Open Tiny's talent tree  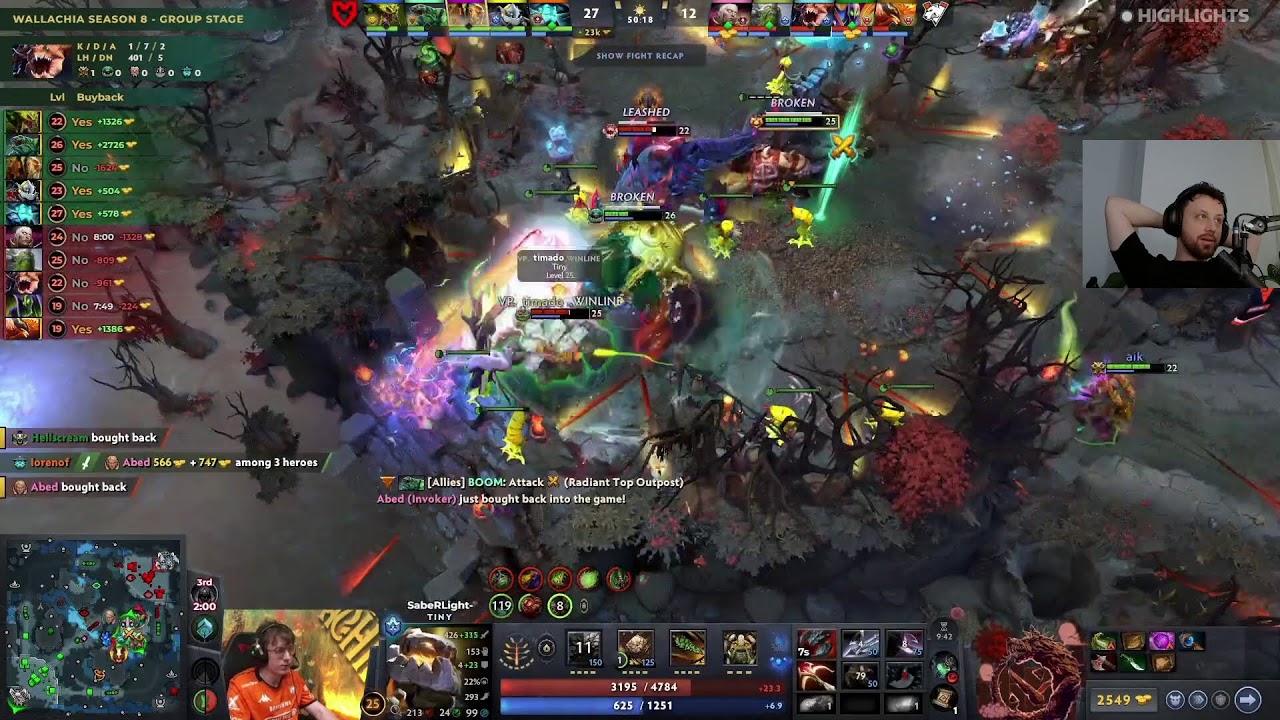tap(516, 651)
